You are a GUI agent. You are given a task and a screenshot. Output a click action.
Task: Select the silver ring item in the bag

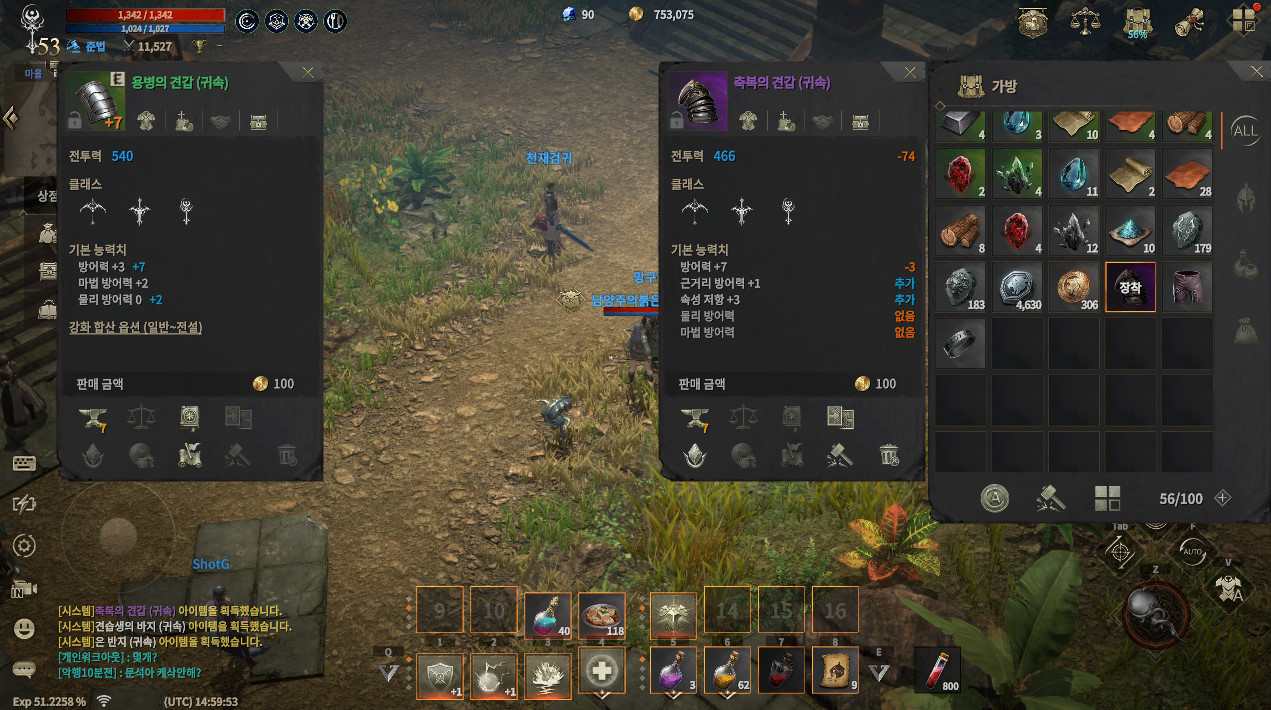pyautogui.click(x=961, y=344)
